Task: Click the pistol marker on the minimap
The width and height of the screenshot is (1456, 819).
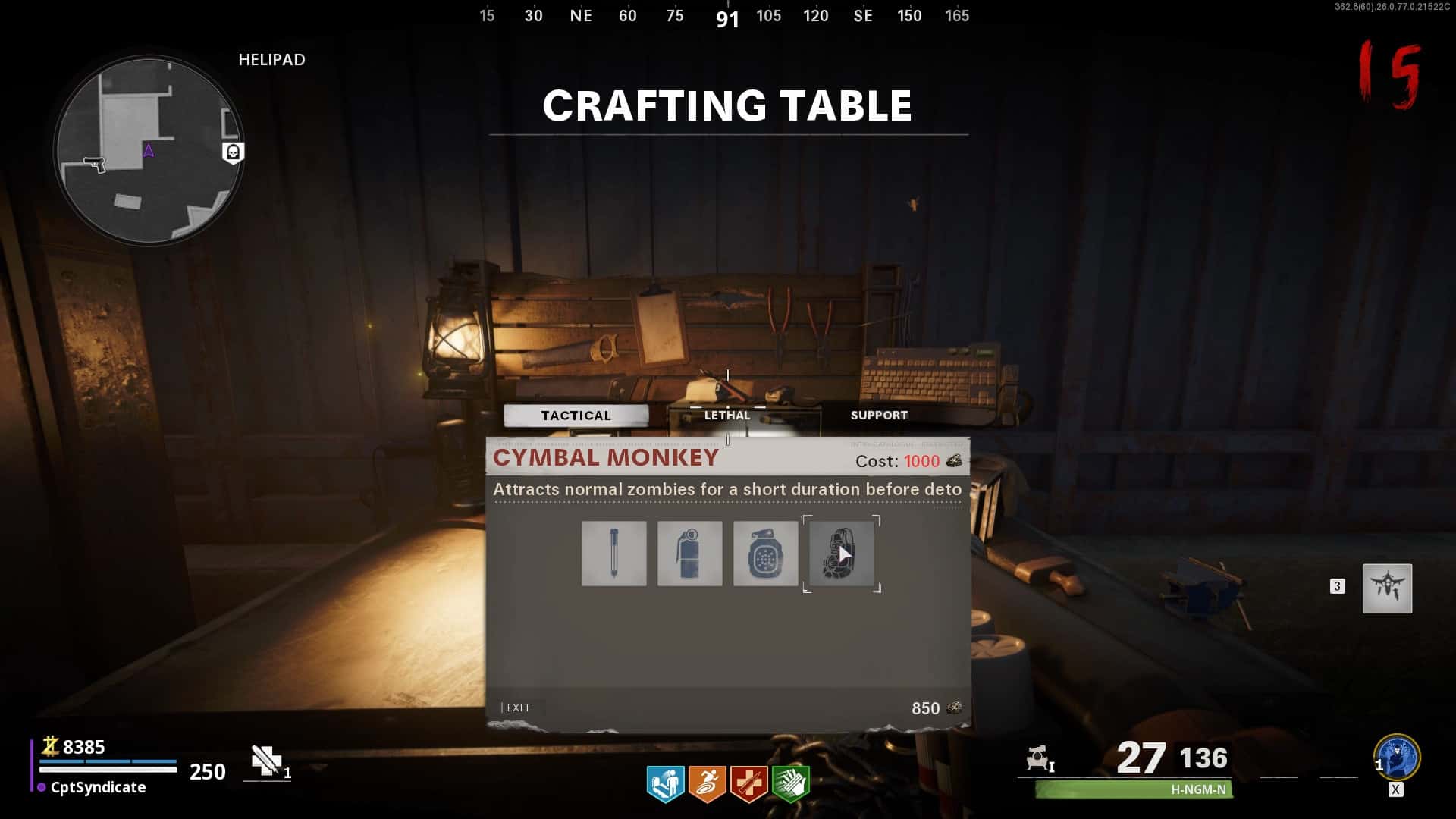Action: coord(95,164)
